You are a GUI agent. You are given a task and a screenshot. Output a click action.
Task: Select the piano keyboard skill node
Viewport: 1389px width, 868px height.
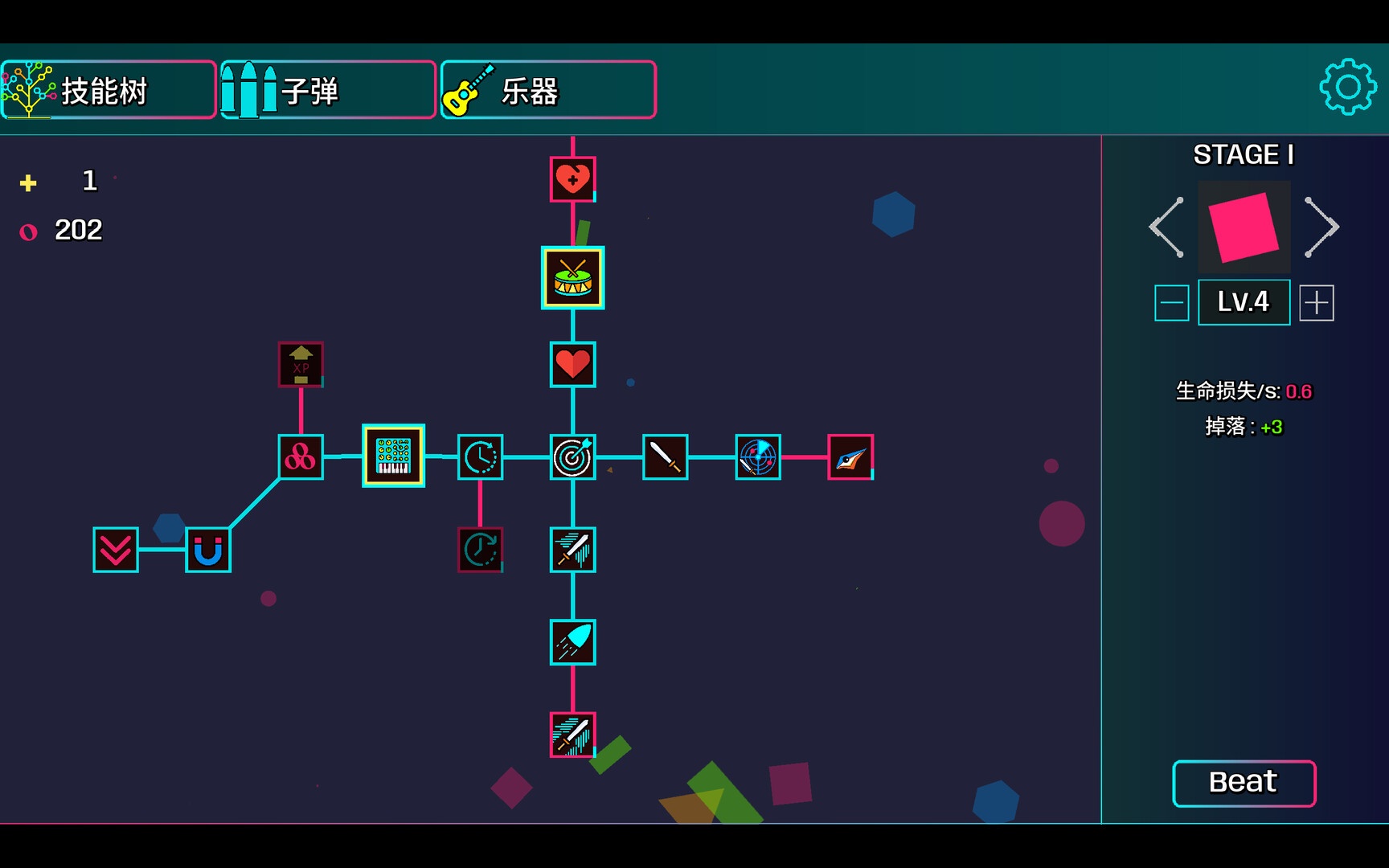click(393, 457)
